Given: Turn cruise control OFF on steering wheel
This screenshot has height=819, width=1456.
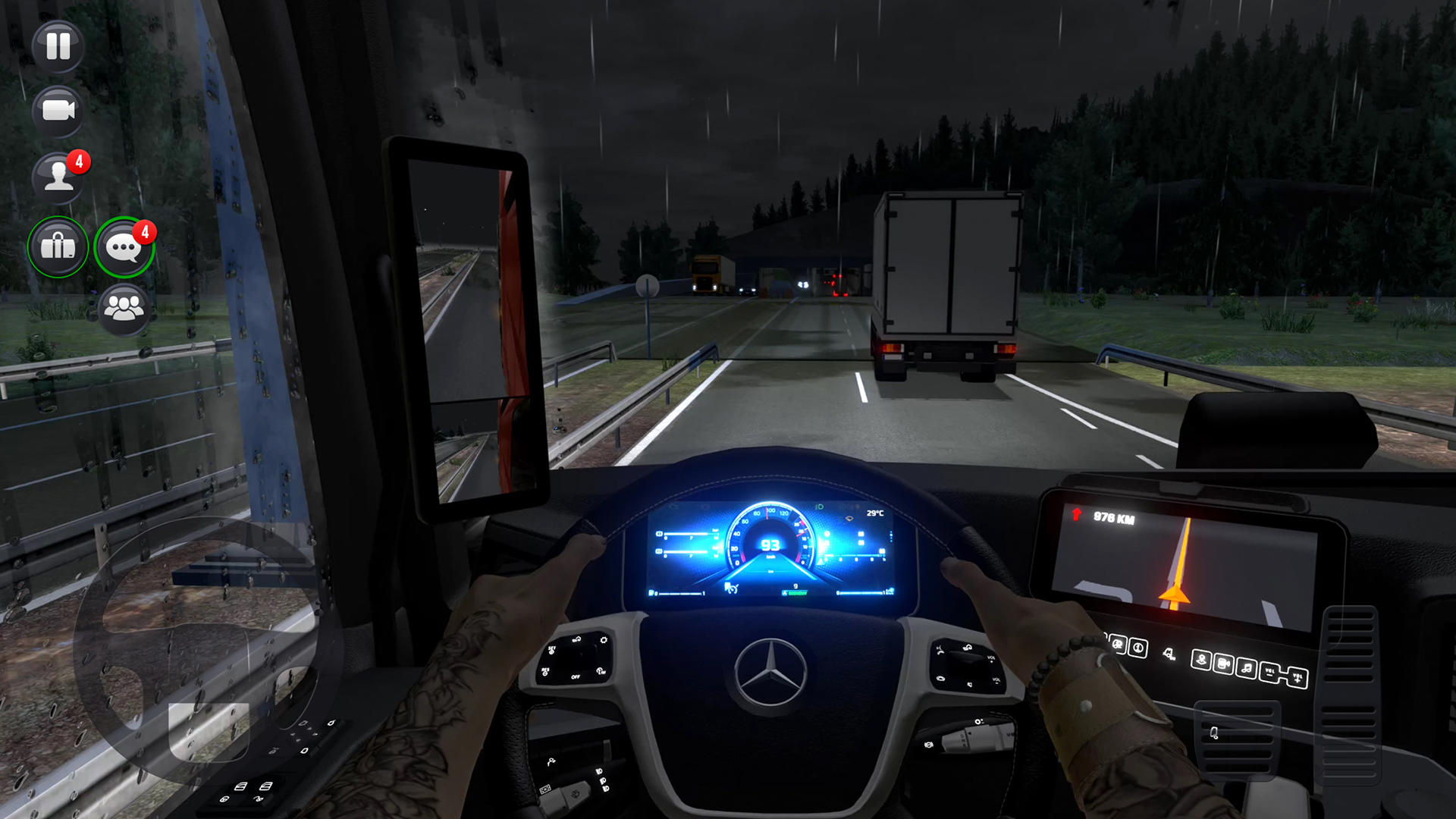Looking at the screenshot, I should point(575,677).
